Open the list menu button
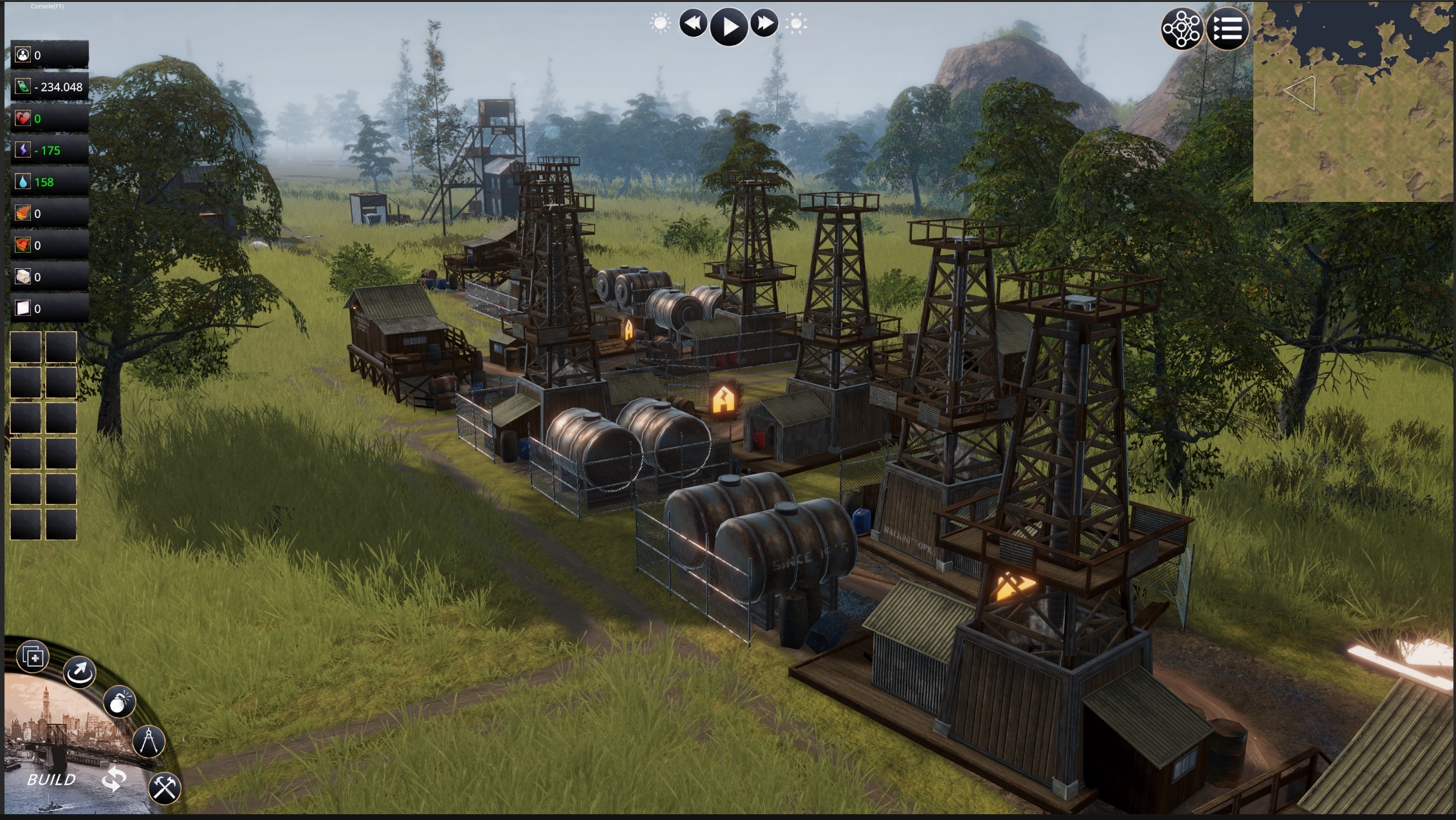1456x820 pixels. [x=1228, y=29]
